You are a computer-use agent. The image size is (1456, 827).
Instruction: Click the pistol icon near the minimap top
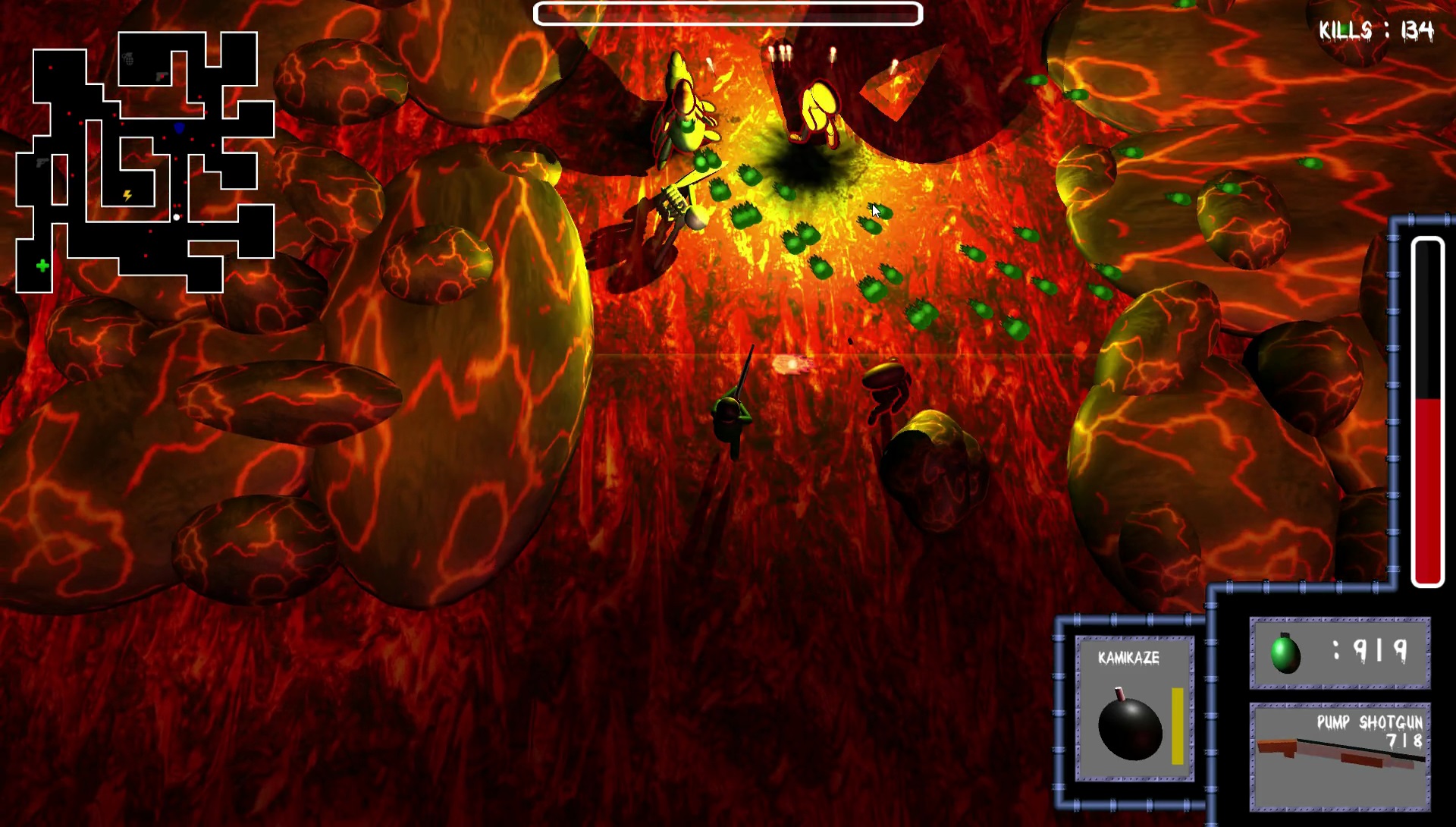[x=161, y=76]
